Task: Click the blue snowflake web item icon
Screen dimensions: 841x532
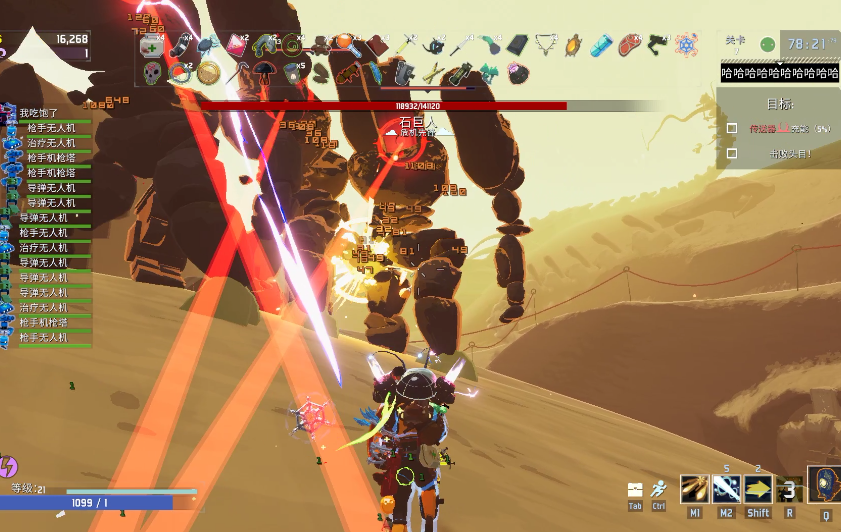Action: tap(686, 45)
